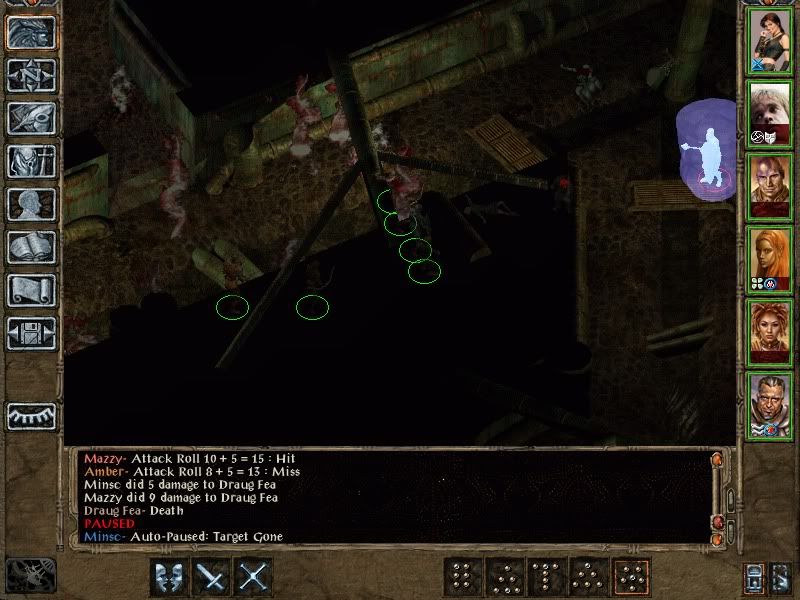
Task: Open the priest scroll button
Action: (31, 290)
